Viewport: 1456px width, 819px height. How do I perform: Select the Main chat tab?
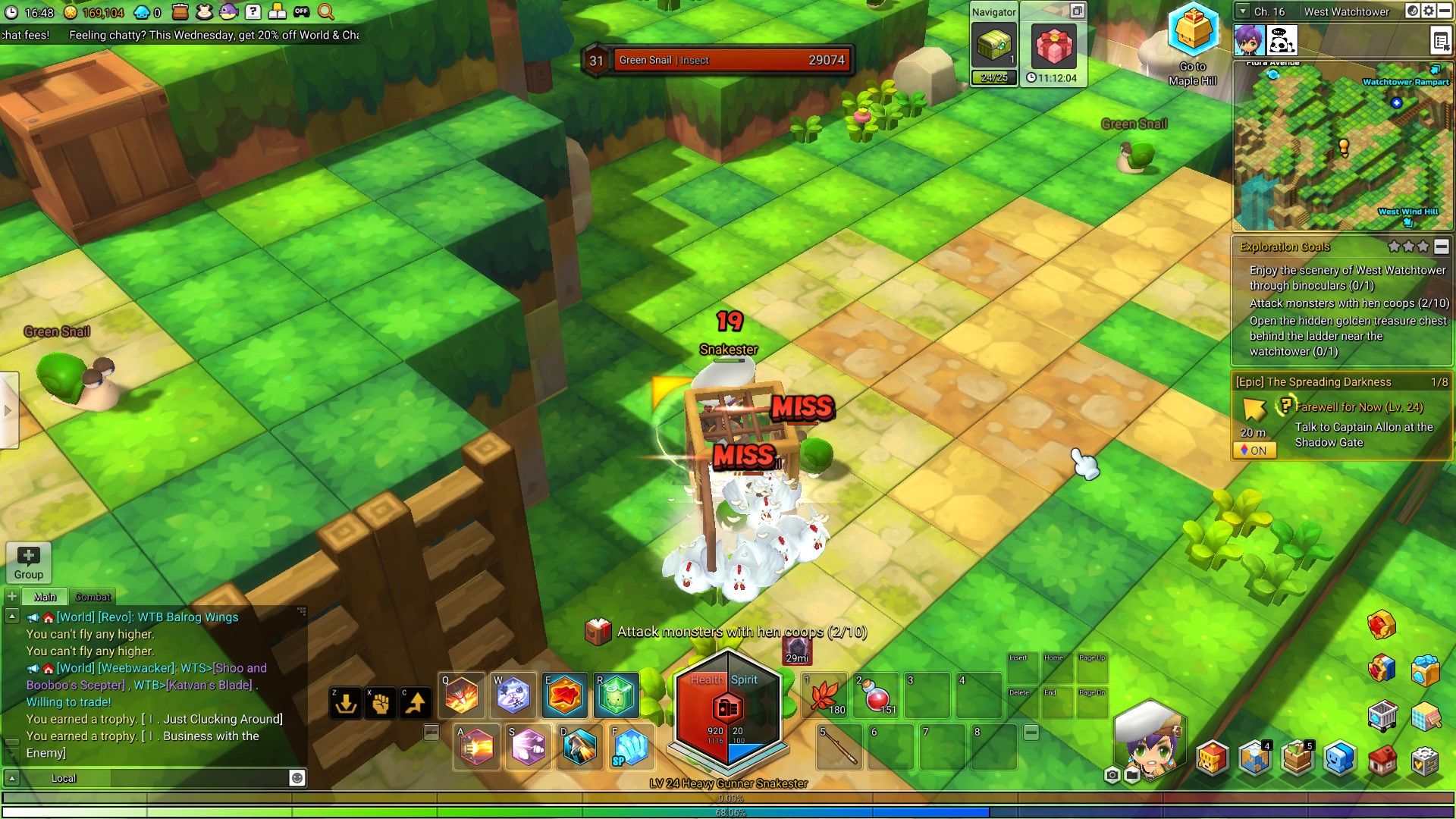pyautogui.click(x=45, y=597)
